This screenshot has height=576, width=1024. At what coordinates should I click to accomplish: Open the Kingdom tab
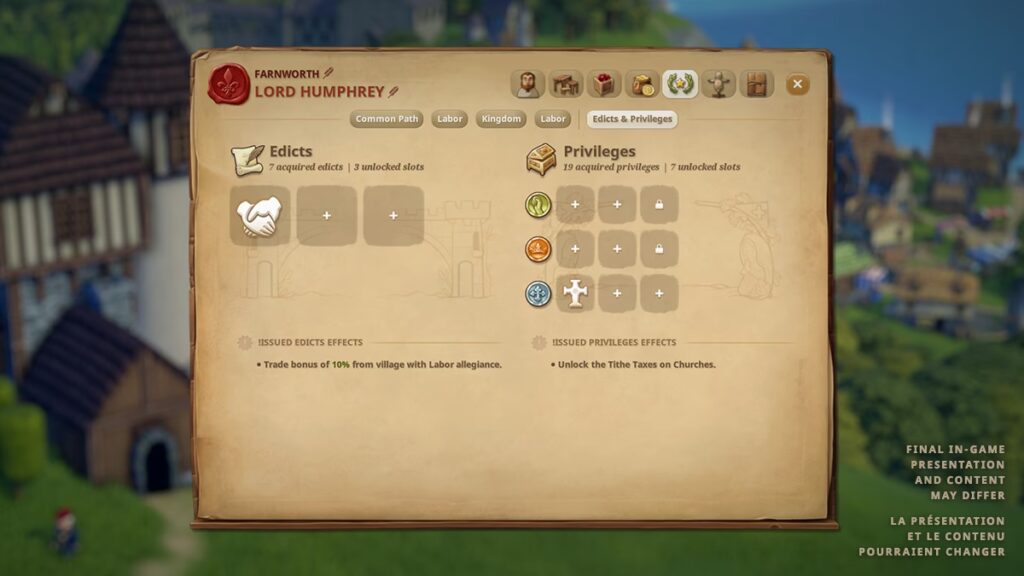500,119
